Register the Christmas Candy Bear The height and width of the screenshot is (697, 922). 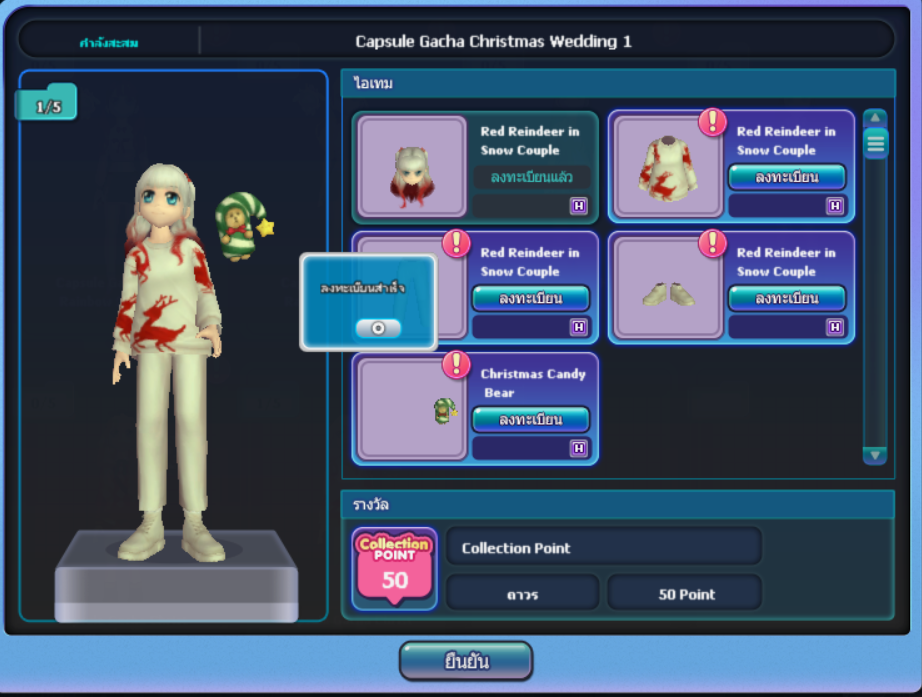(530, 419)
